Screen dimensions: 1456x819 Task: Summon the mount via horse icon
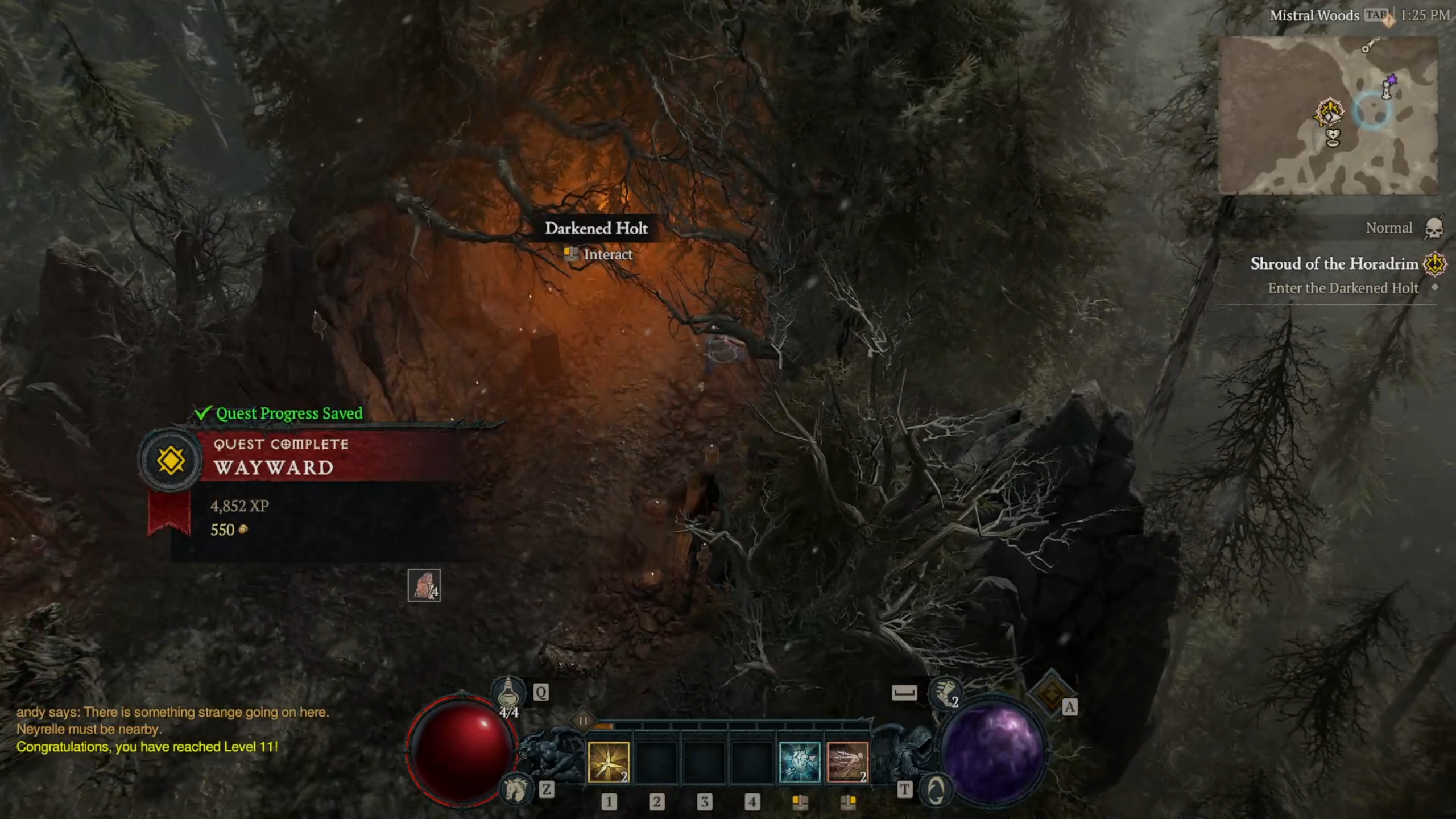pos(516,789)
